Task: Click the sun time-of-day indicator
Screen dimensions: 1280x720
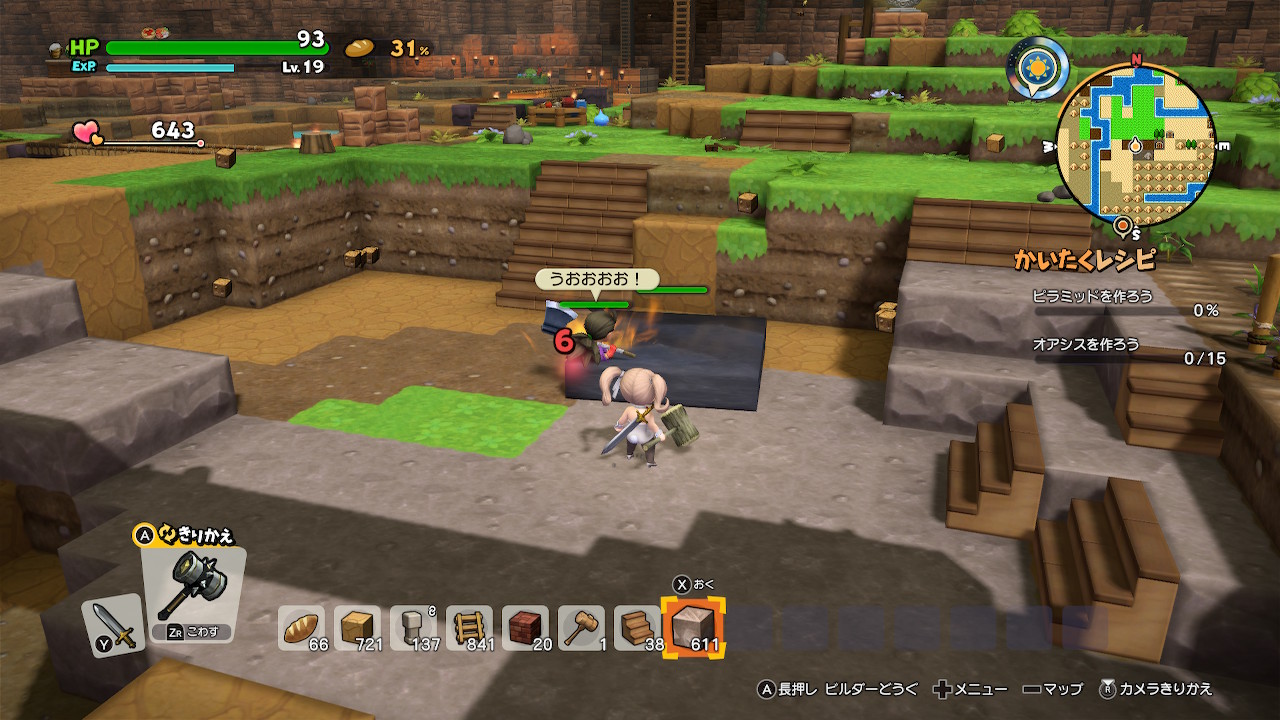Action: click(1037, 67)
